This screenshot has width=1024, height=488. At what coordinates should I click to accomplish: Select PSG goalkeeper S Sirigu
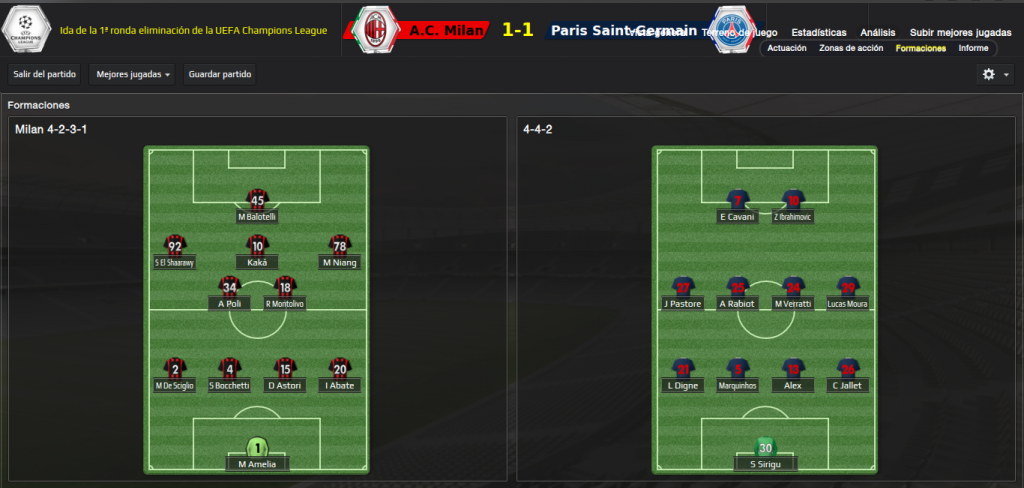765,449
